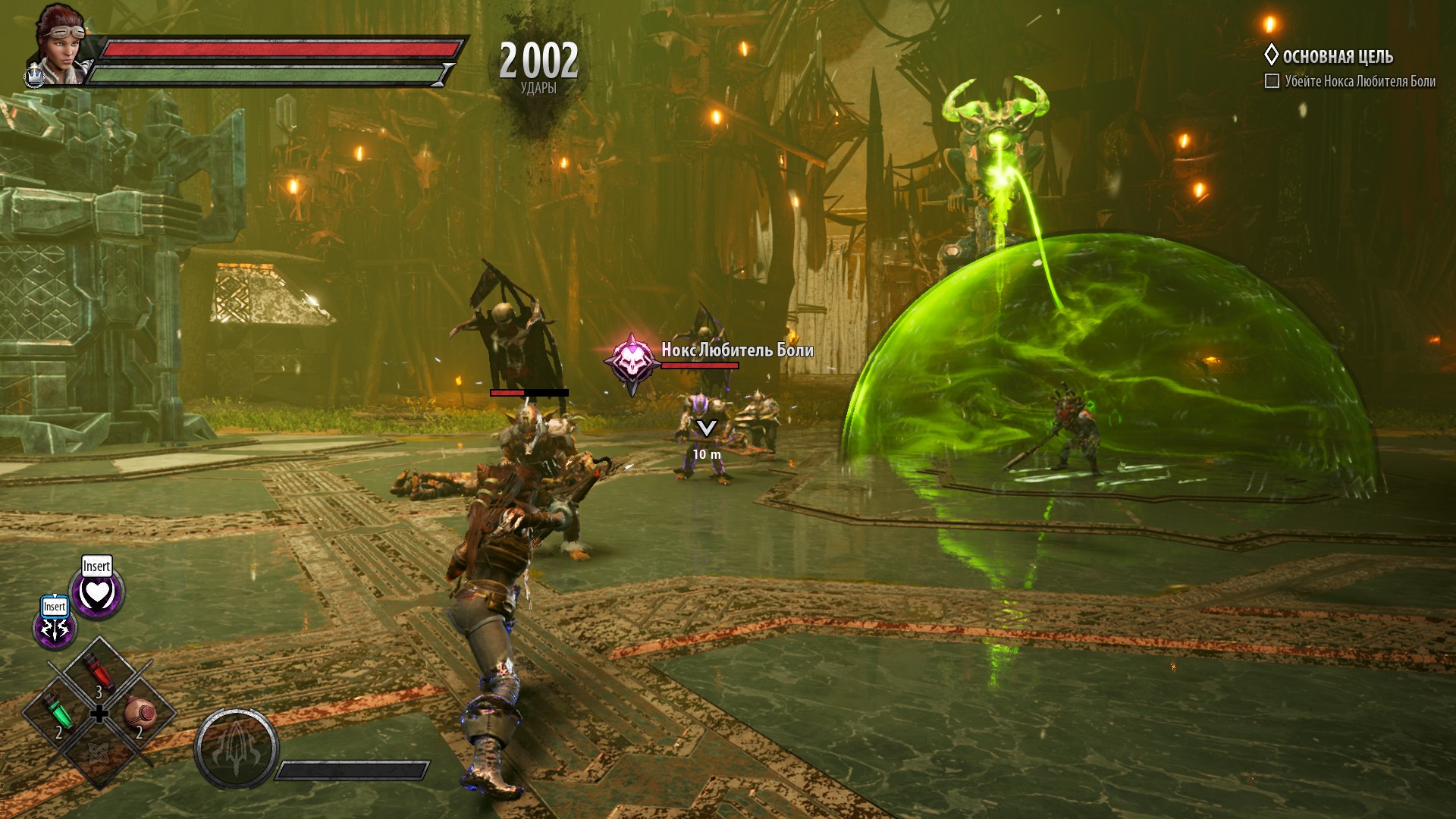Viewport: 1456px width, 819px height.
Task: Activate the white heart ability icon
Action: (x=97, y=593)
